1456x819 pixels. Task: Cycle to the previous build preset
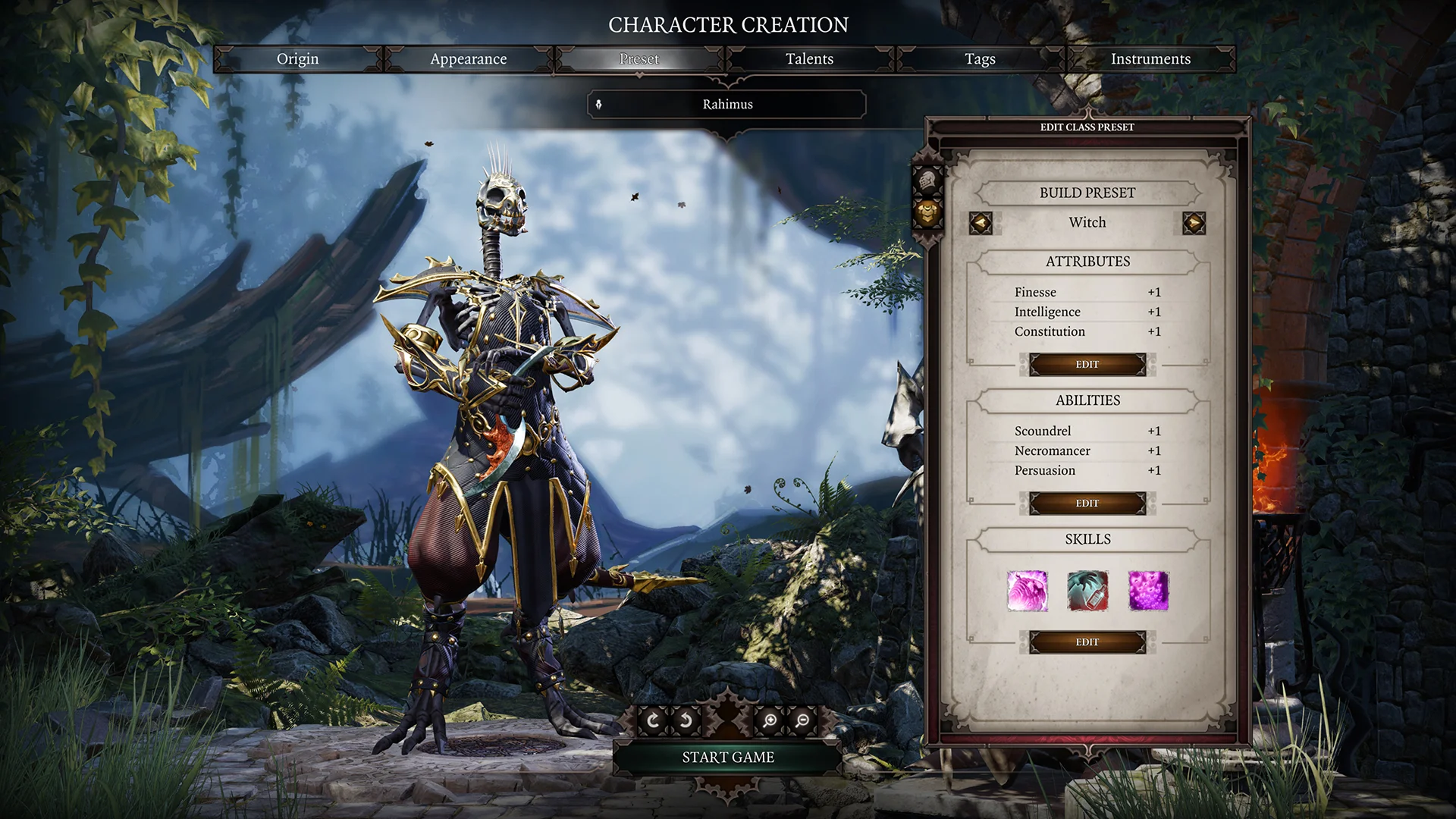pos(981,223)
